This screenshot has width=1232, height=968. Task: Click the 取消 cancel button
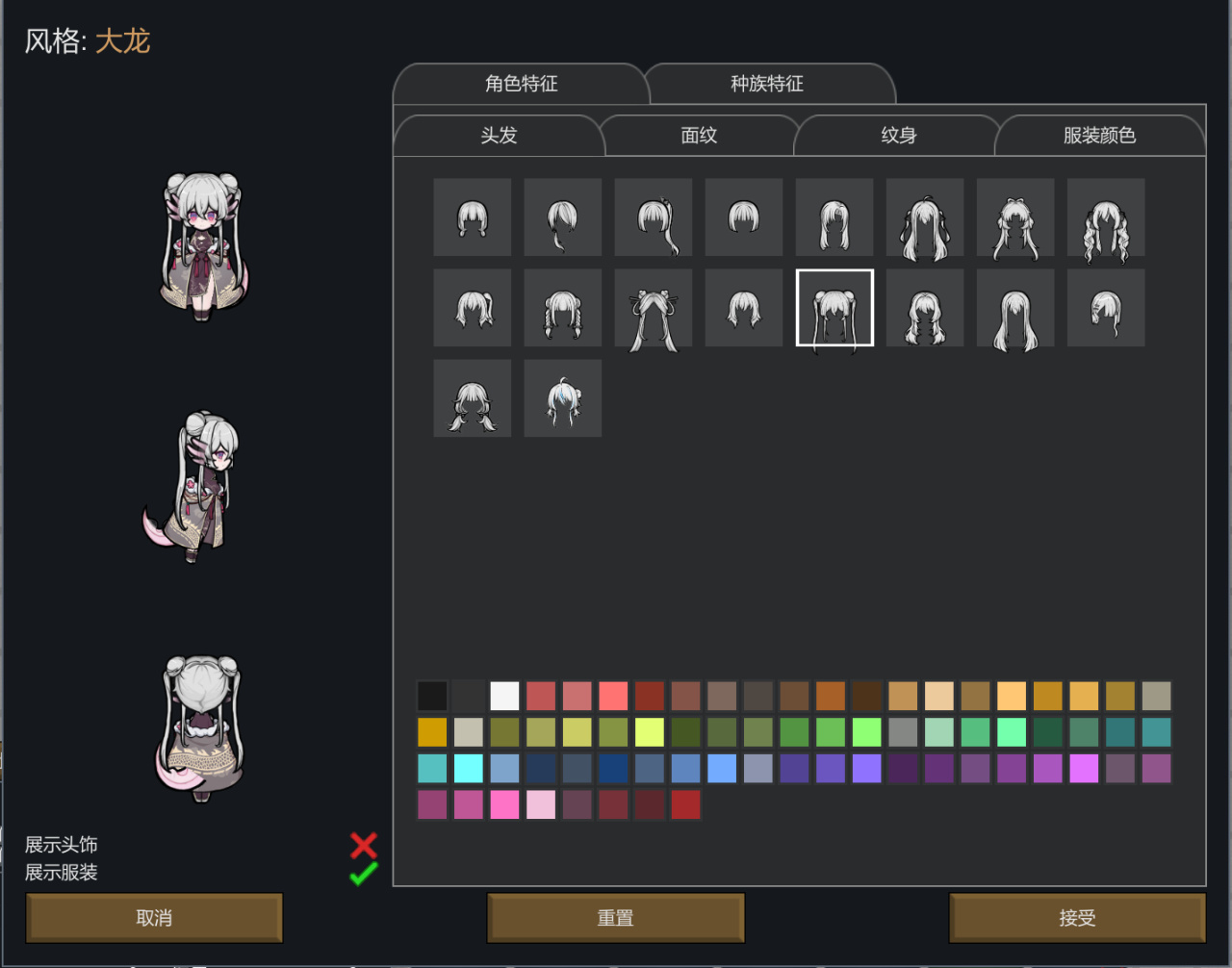pos(154,918)
